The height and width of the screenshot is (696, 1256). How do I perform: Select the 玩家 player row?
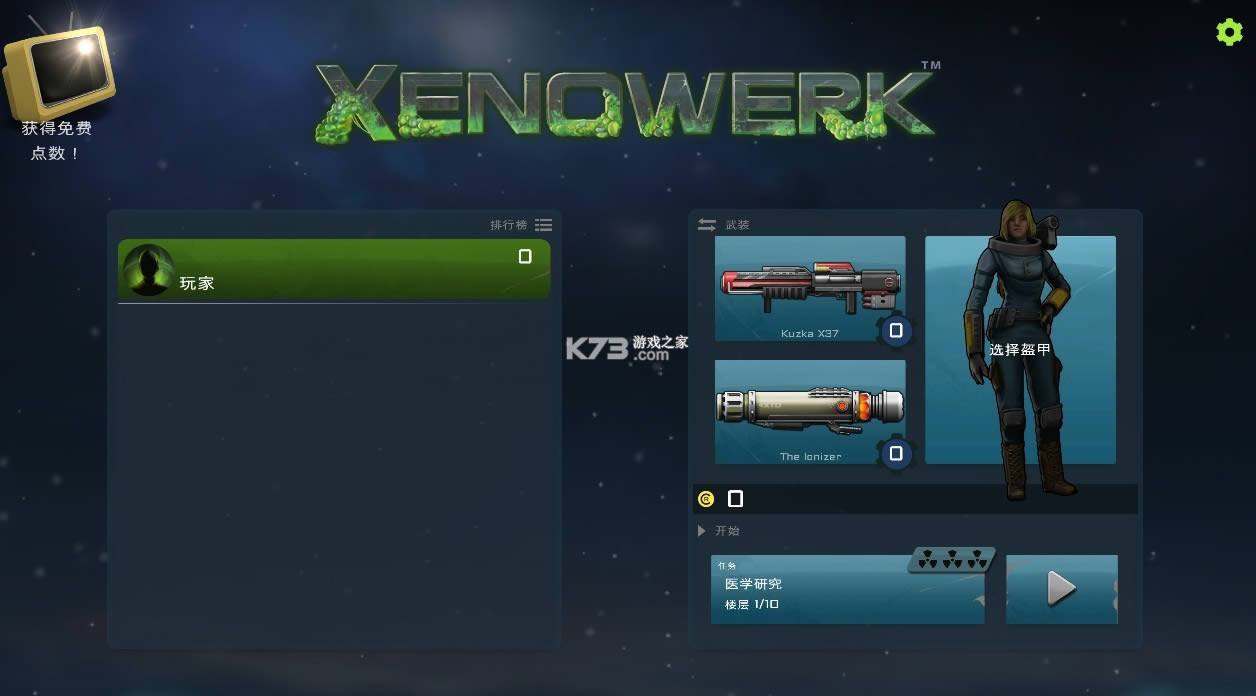(334, 269)
